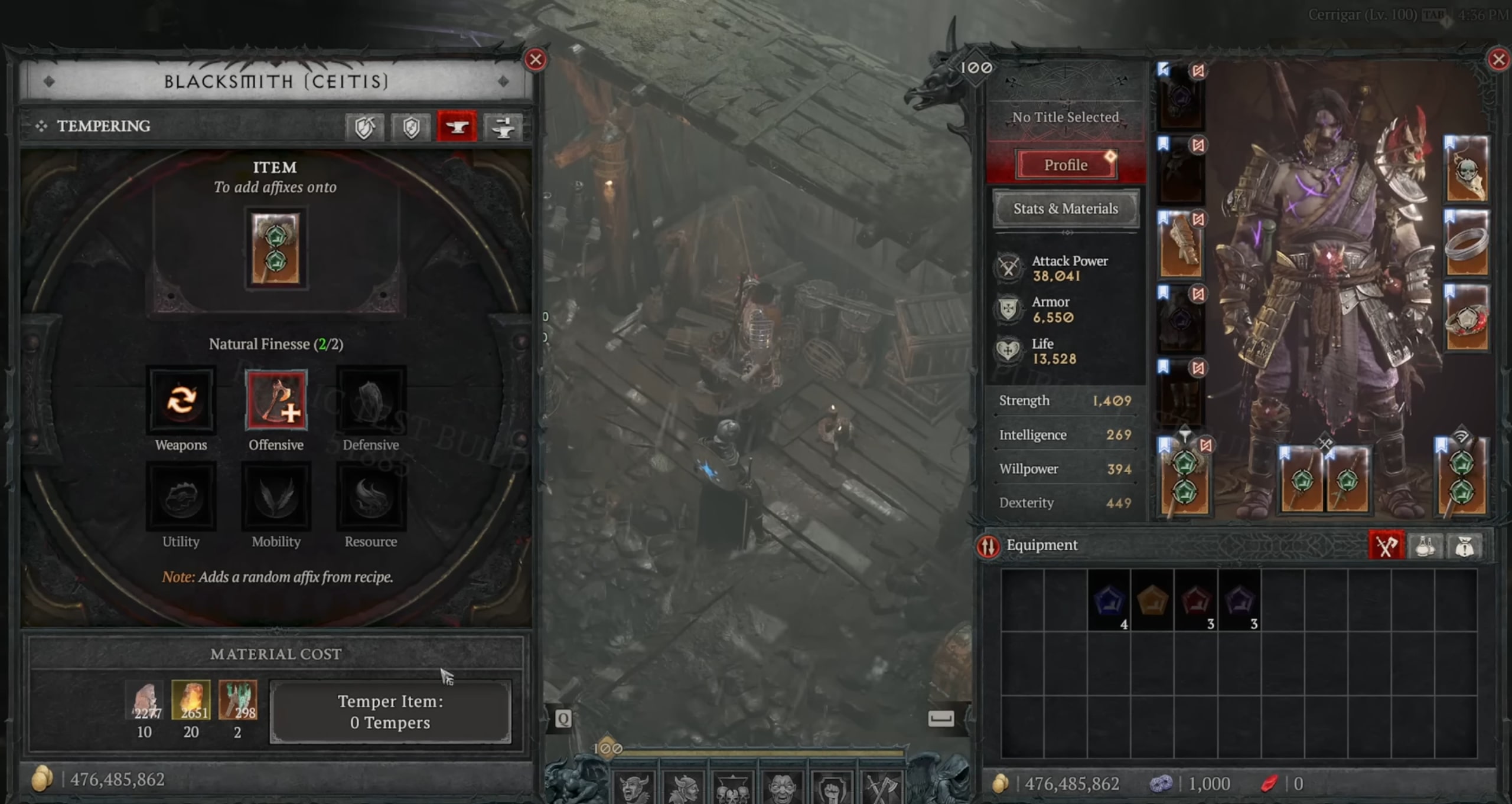Switch to the hammer-and-anvil blacksmith tab
Image resolution: width=1512 pixels, height=804 pixels.
pos(503,126)
